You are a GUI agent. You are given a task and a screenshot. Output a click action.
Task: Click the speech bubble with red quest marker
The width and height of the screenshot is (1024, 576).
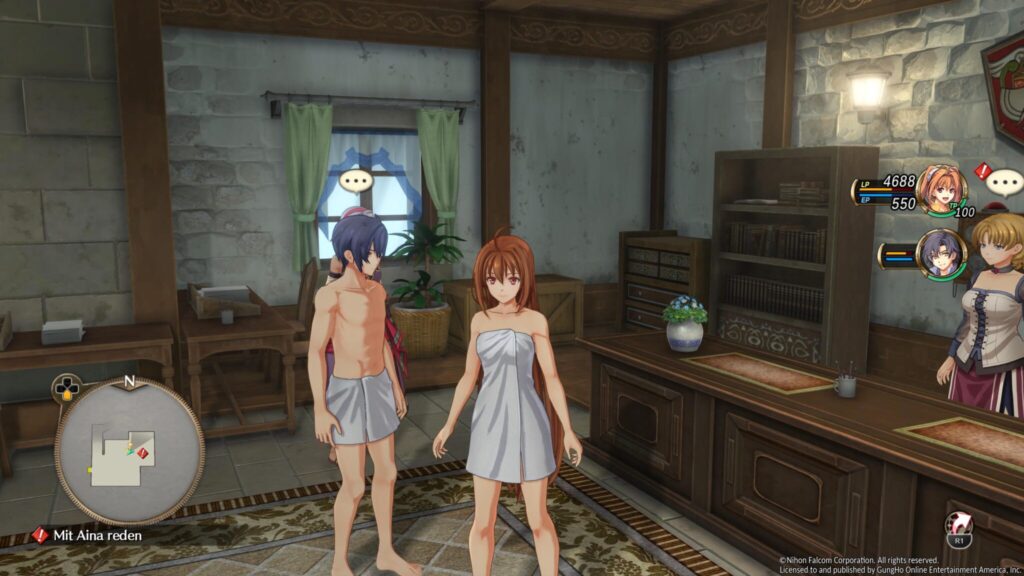[1003, 181]
